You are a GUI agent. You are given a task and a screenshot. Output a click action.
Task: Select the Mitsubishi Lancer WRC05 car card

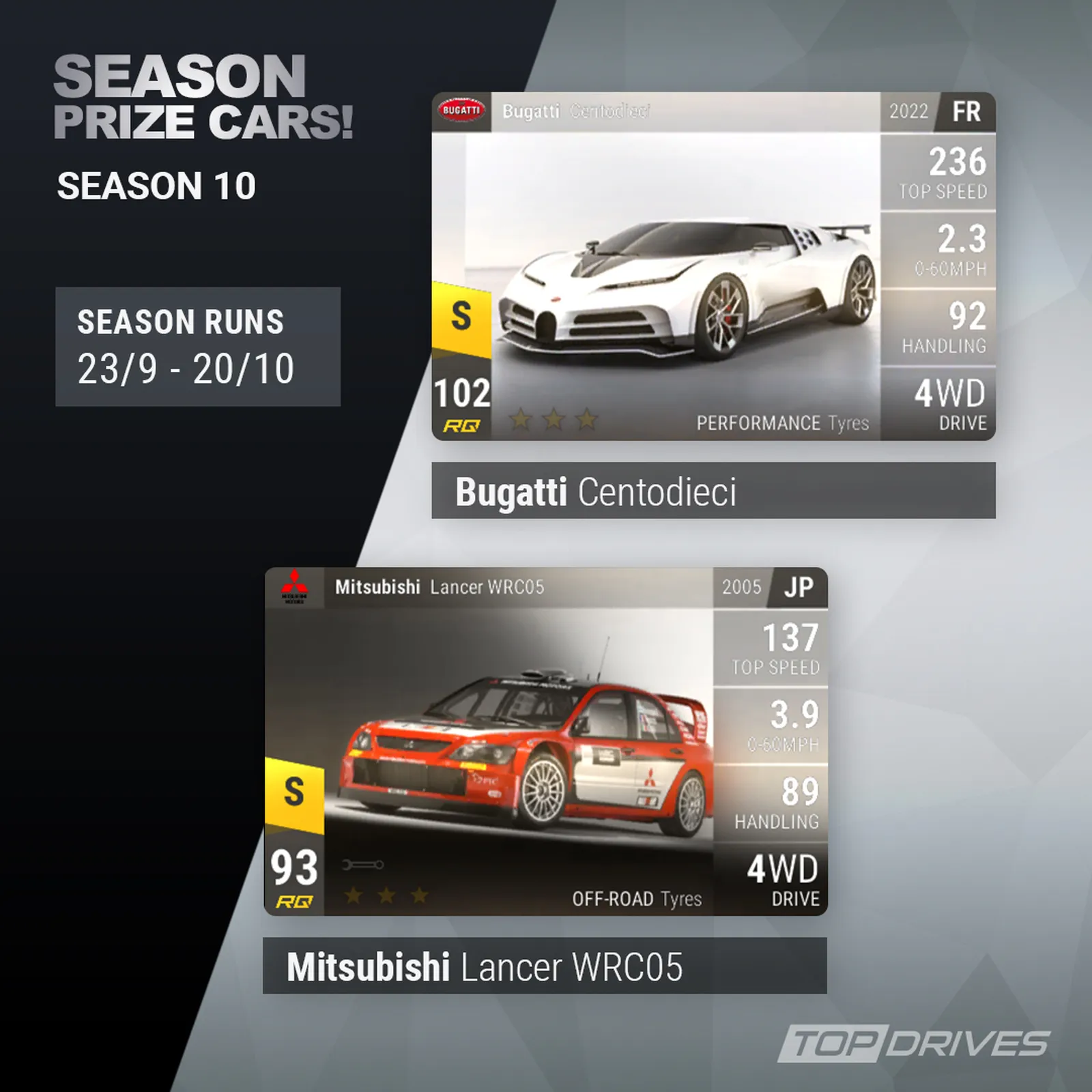click(x=545, y=742)
